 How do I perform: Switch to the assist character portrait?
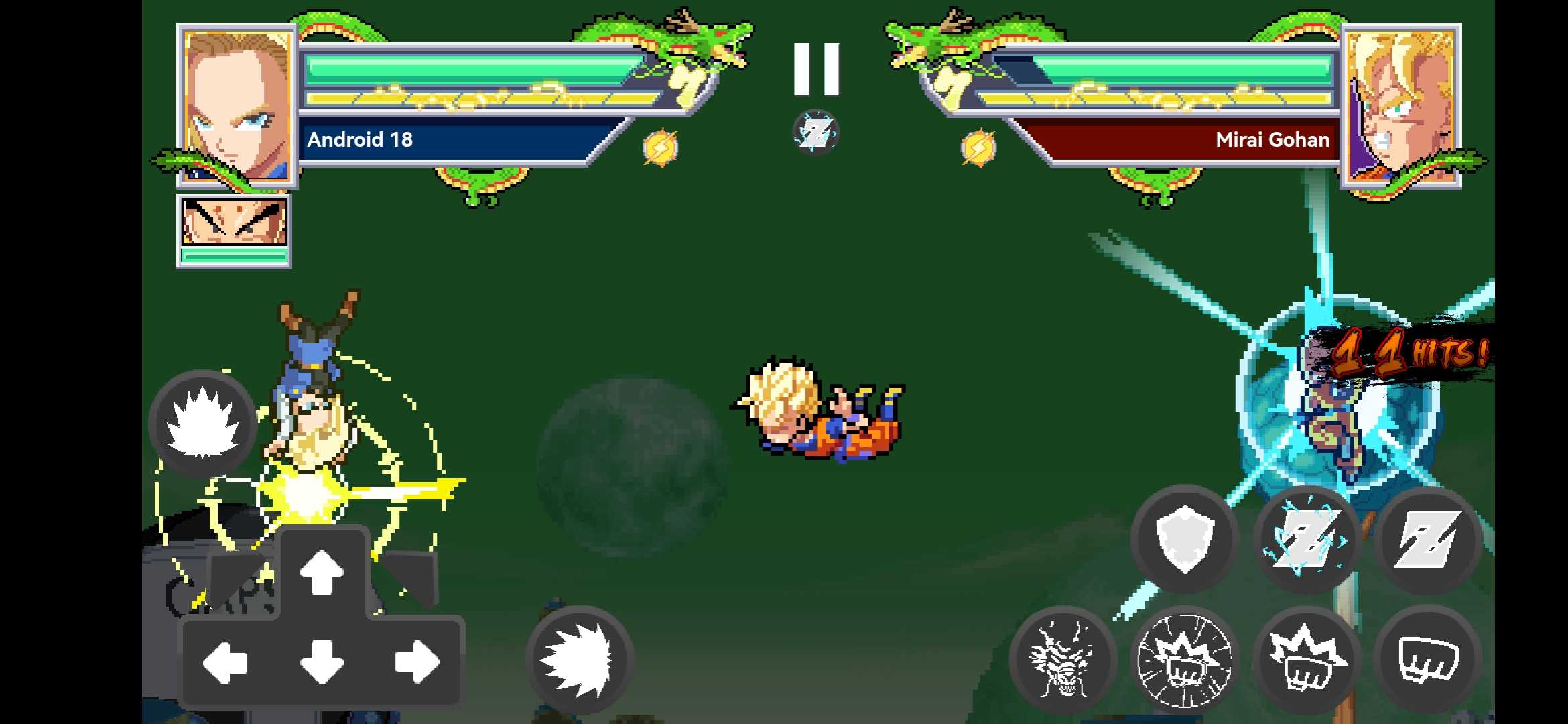coord(234,230)
